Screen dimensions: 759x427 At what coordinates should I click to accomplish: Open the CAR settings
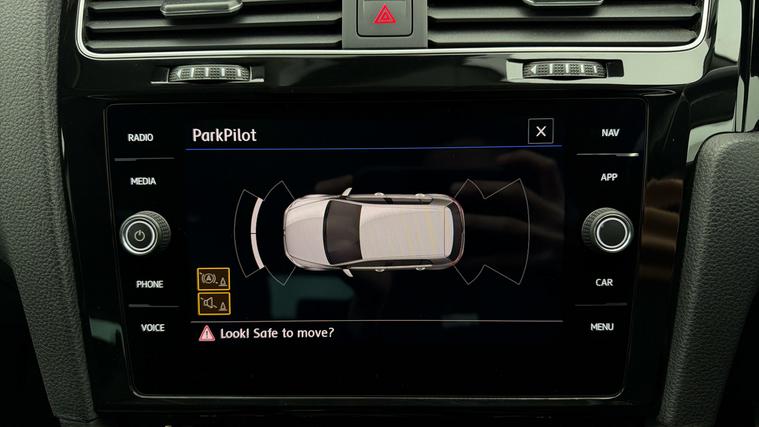pyautogui.click(x=604, y=282)
